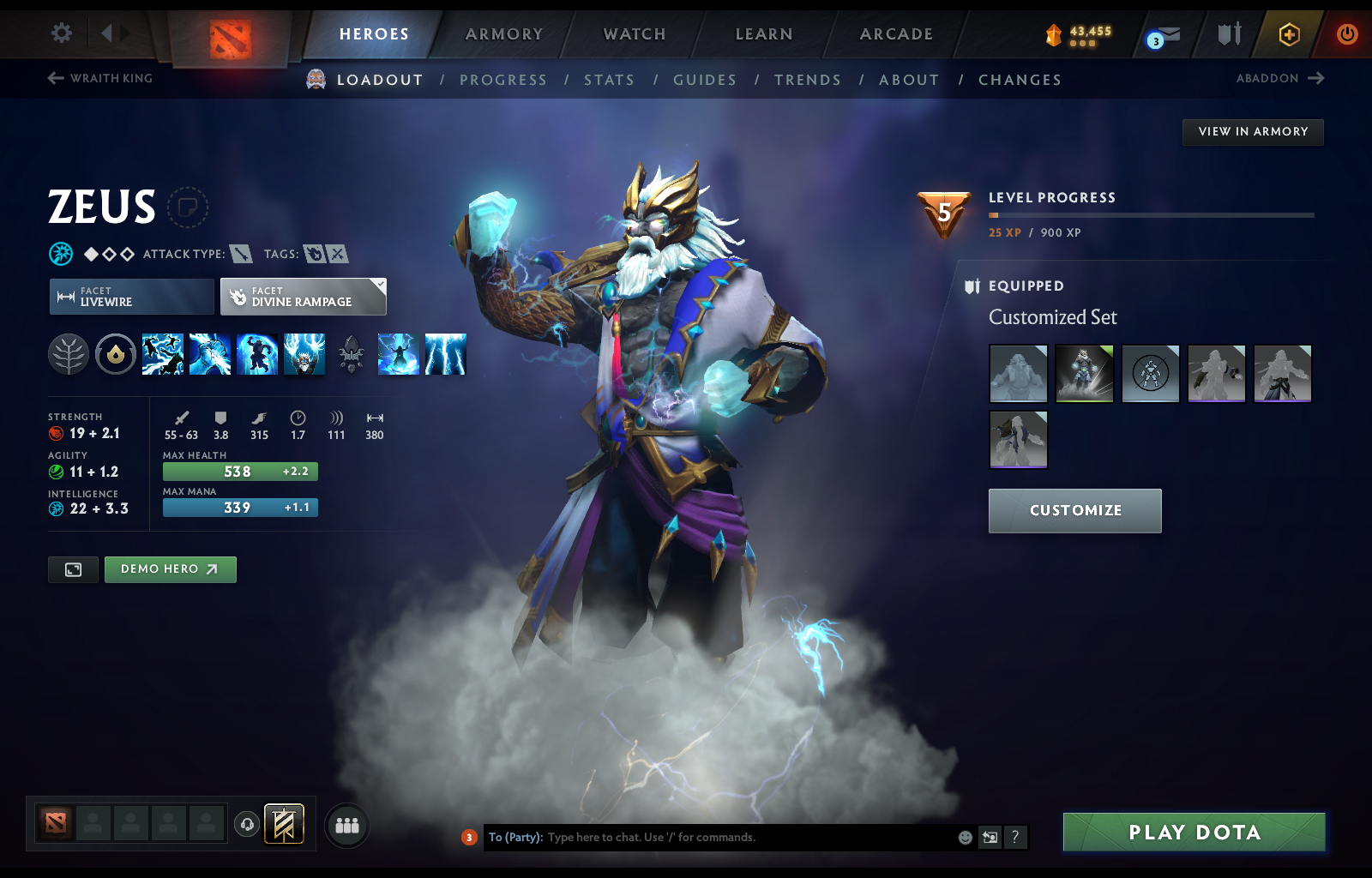Screen dimensions: 1372x878
Task: Select the Livewire facet
Action: pyautogui.click(x=130, y=297)
